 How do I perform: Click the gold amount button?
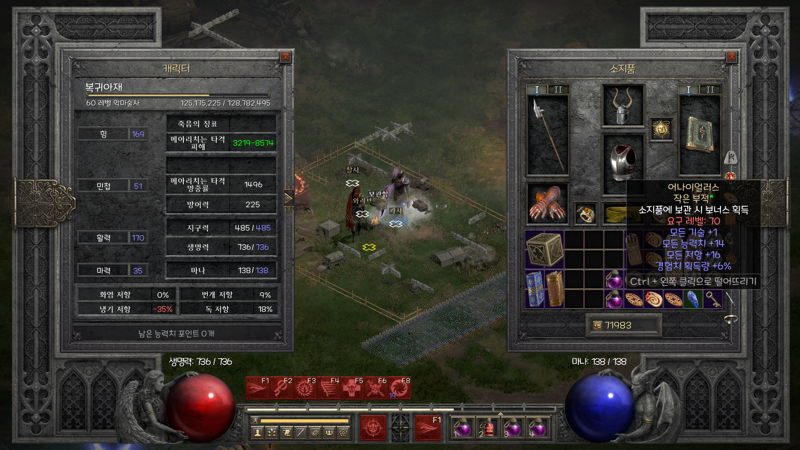click(599, 325)
